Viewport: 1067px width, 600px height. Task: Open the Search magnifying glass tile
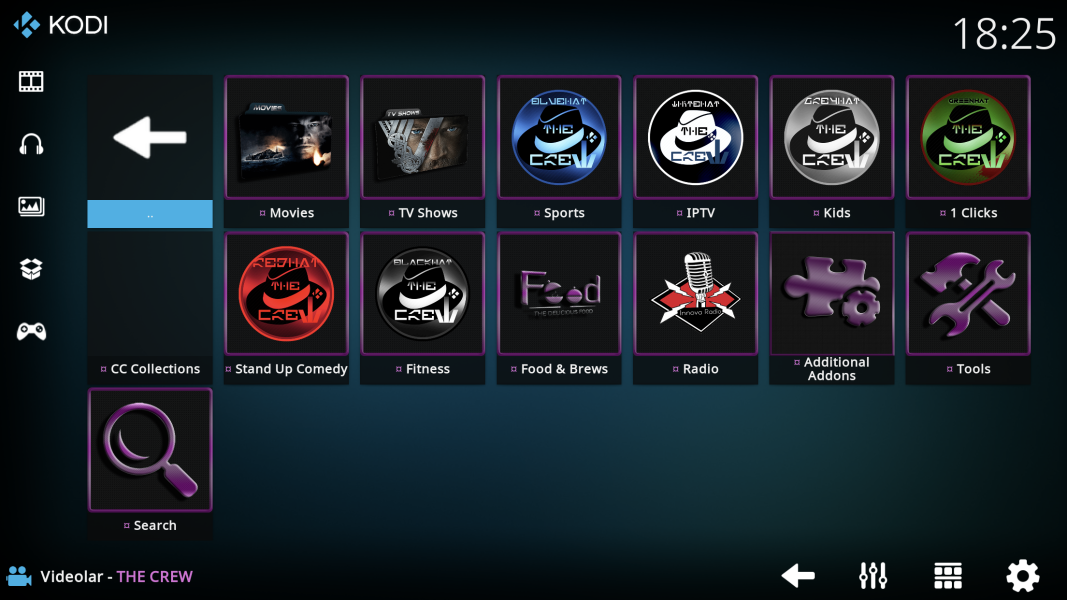[150, 450]
